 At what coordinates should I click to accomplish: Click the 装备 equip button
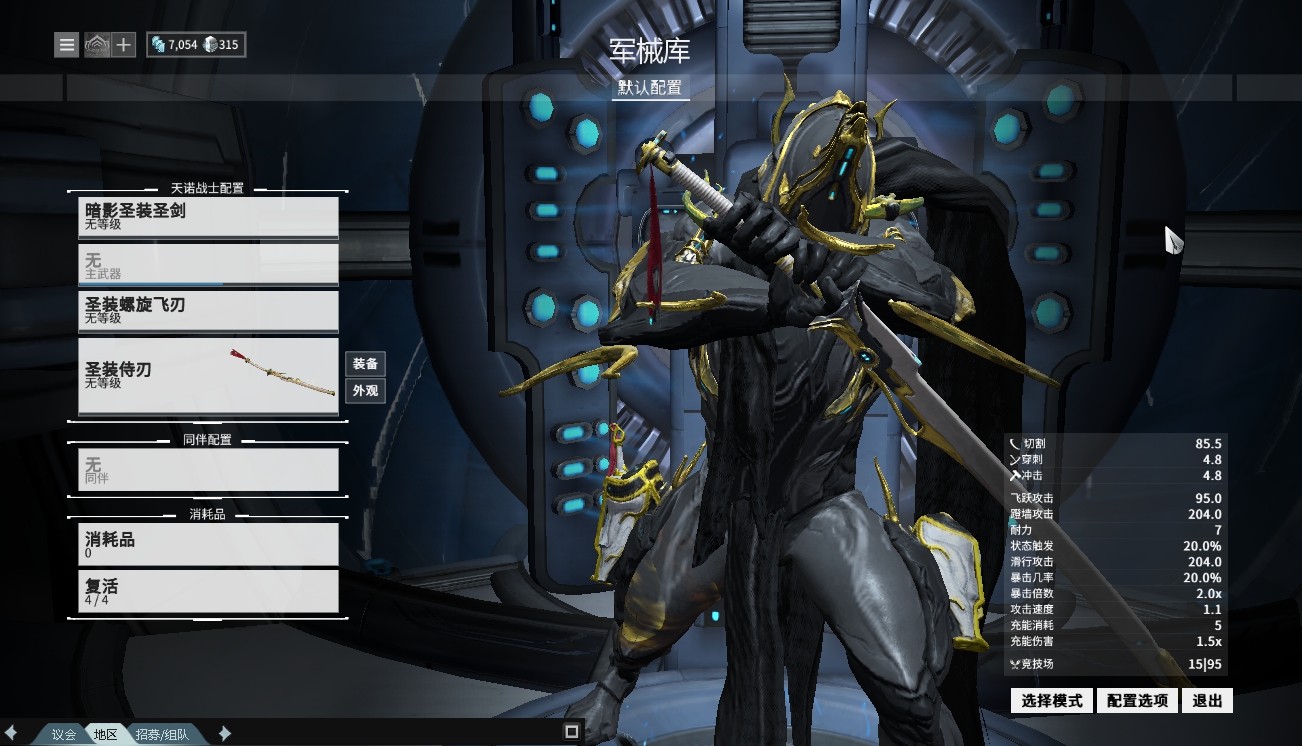click(x=365, y=364)
